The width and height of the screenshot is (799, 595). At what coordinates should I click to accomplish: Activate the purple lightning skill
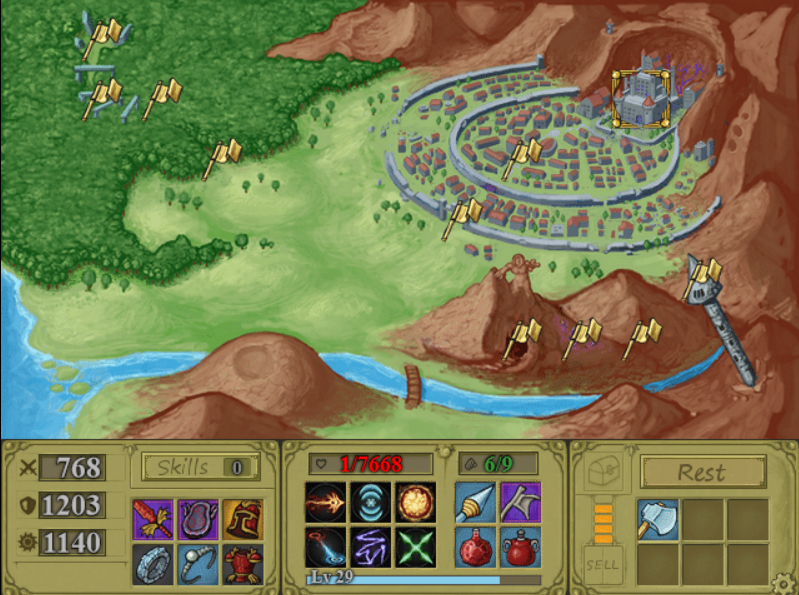[369, 546]
